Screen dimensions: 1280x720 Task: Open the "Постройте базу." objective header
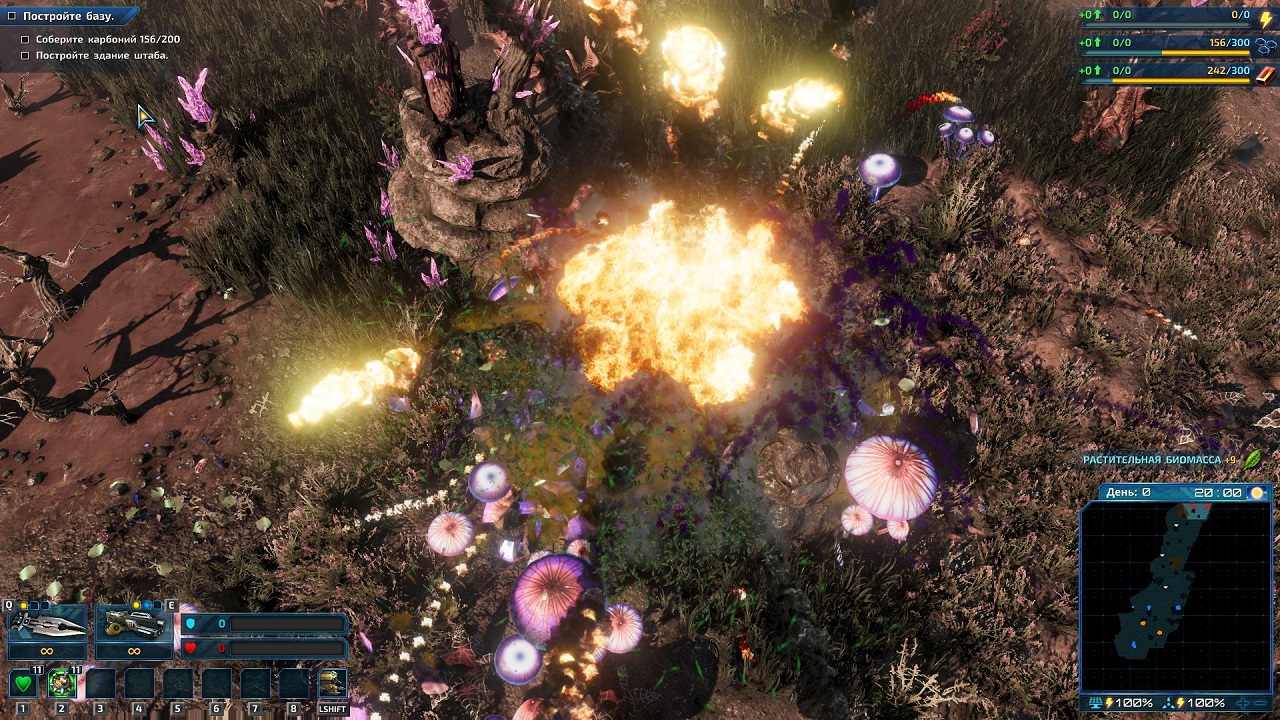coord(68,16)
